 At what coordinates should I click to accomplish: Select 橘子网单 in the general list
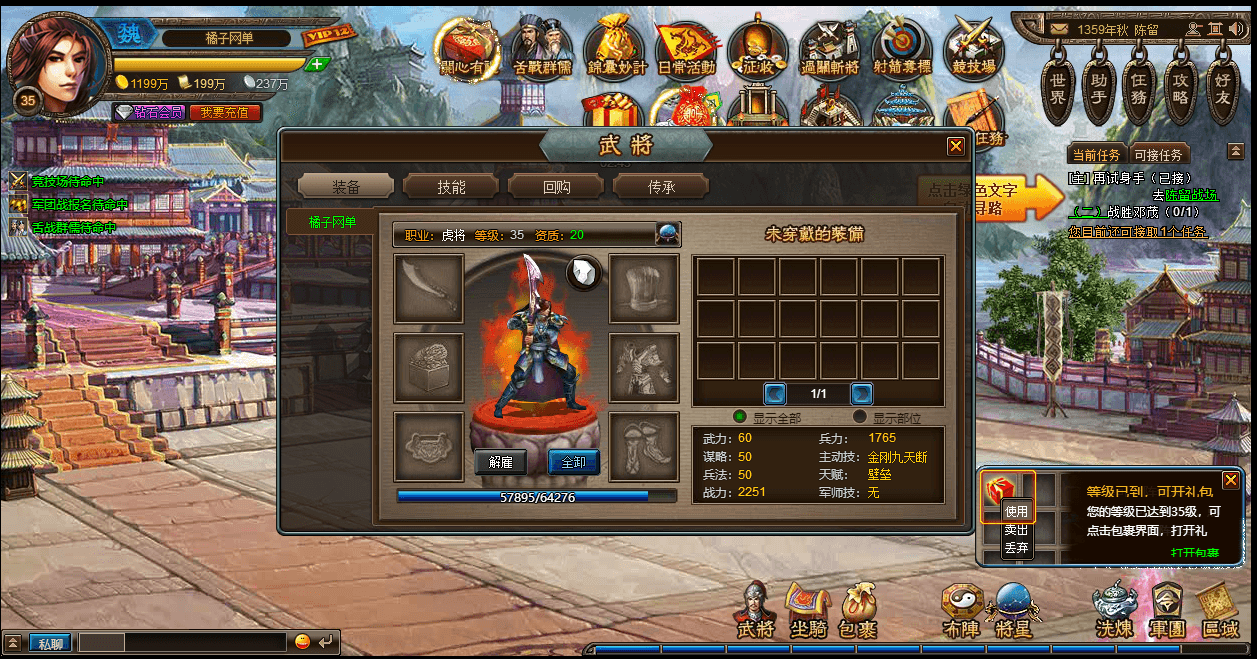click(x=332, y=222)
